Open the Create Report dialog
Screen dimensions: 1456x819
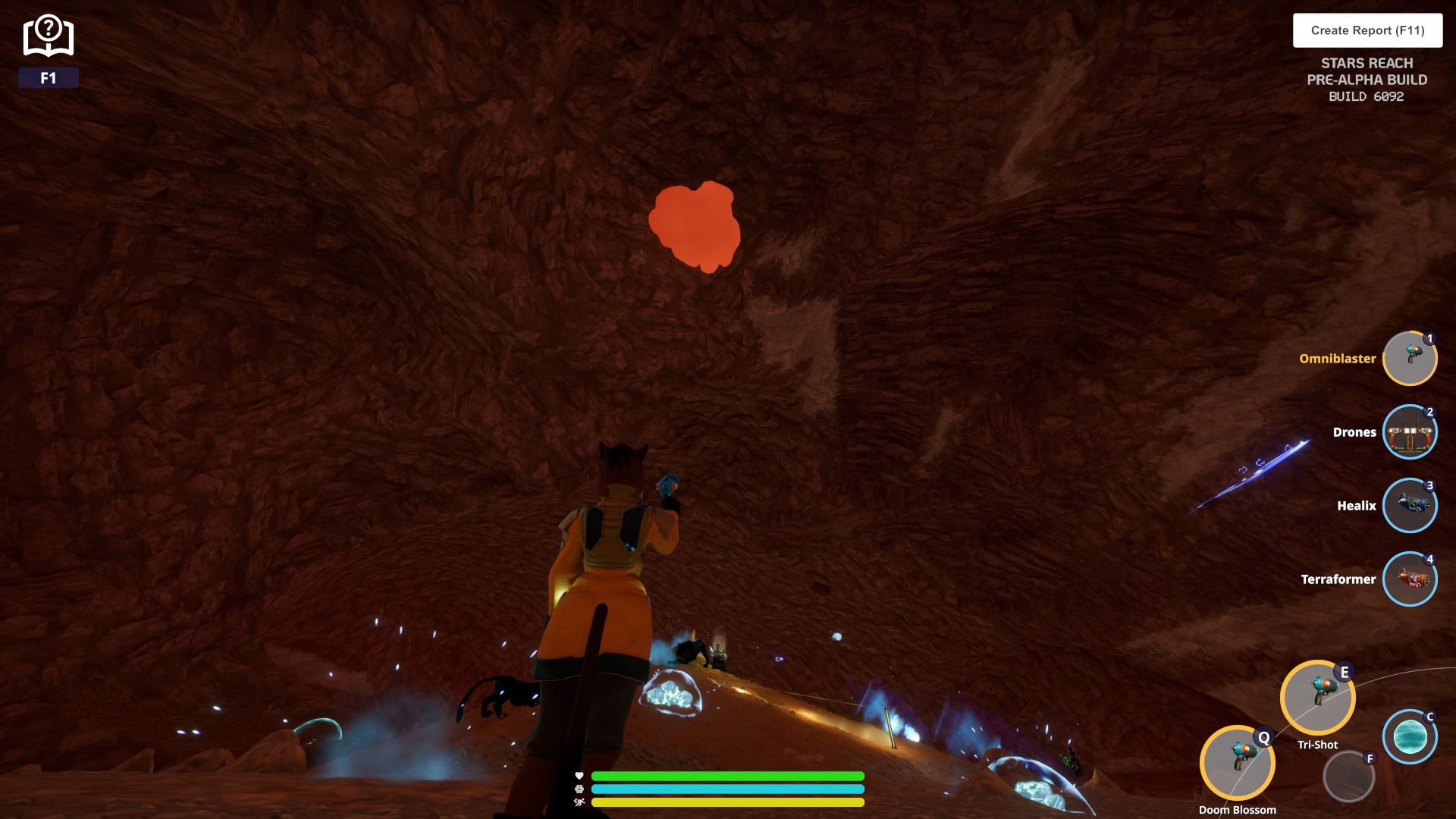click(x=1367, y=30)
